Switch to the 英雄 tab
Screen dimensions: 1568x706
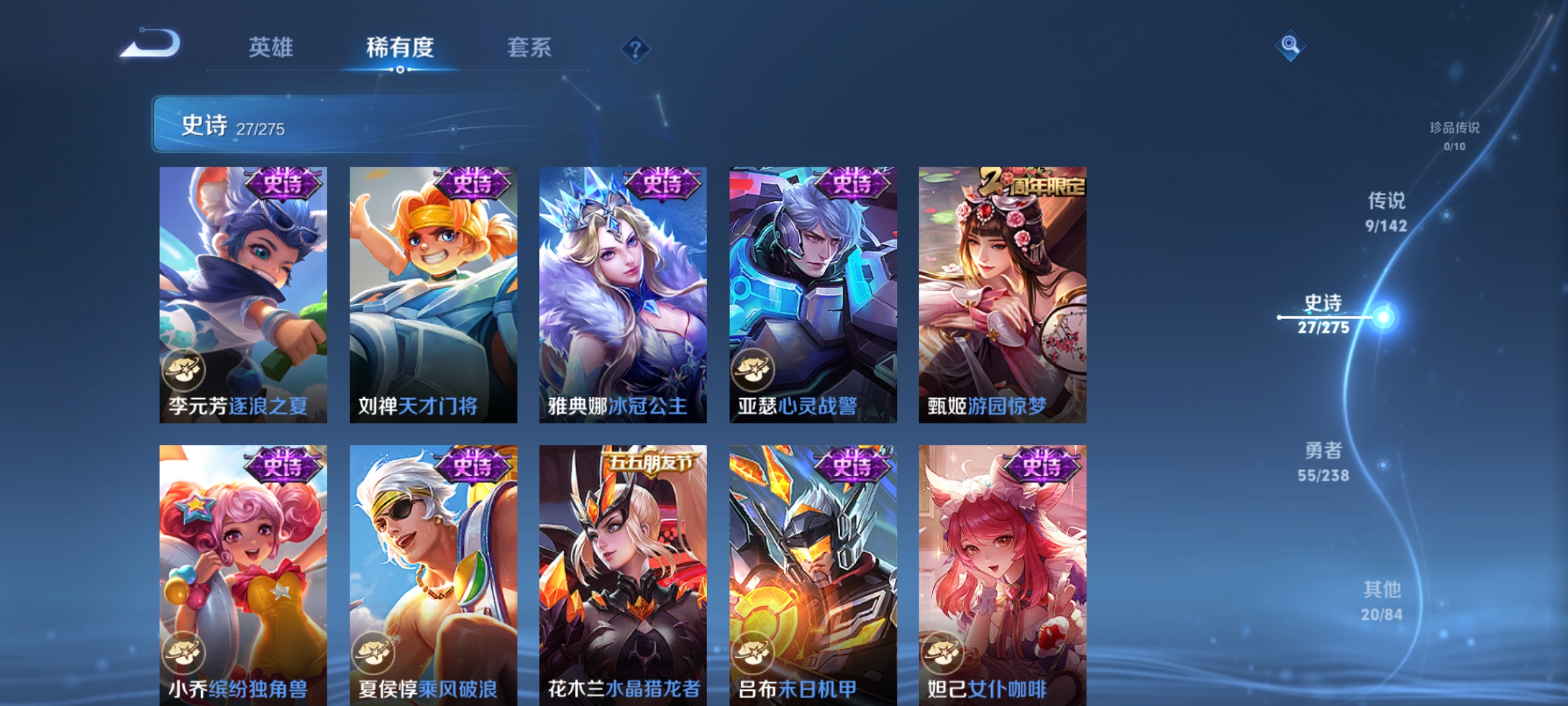click(x=272, y=48)
